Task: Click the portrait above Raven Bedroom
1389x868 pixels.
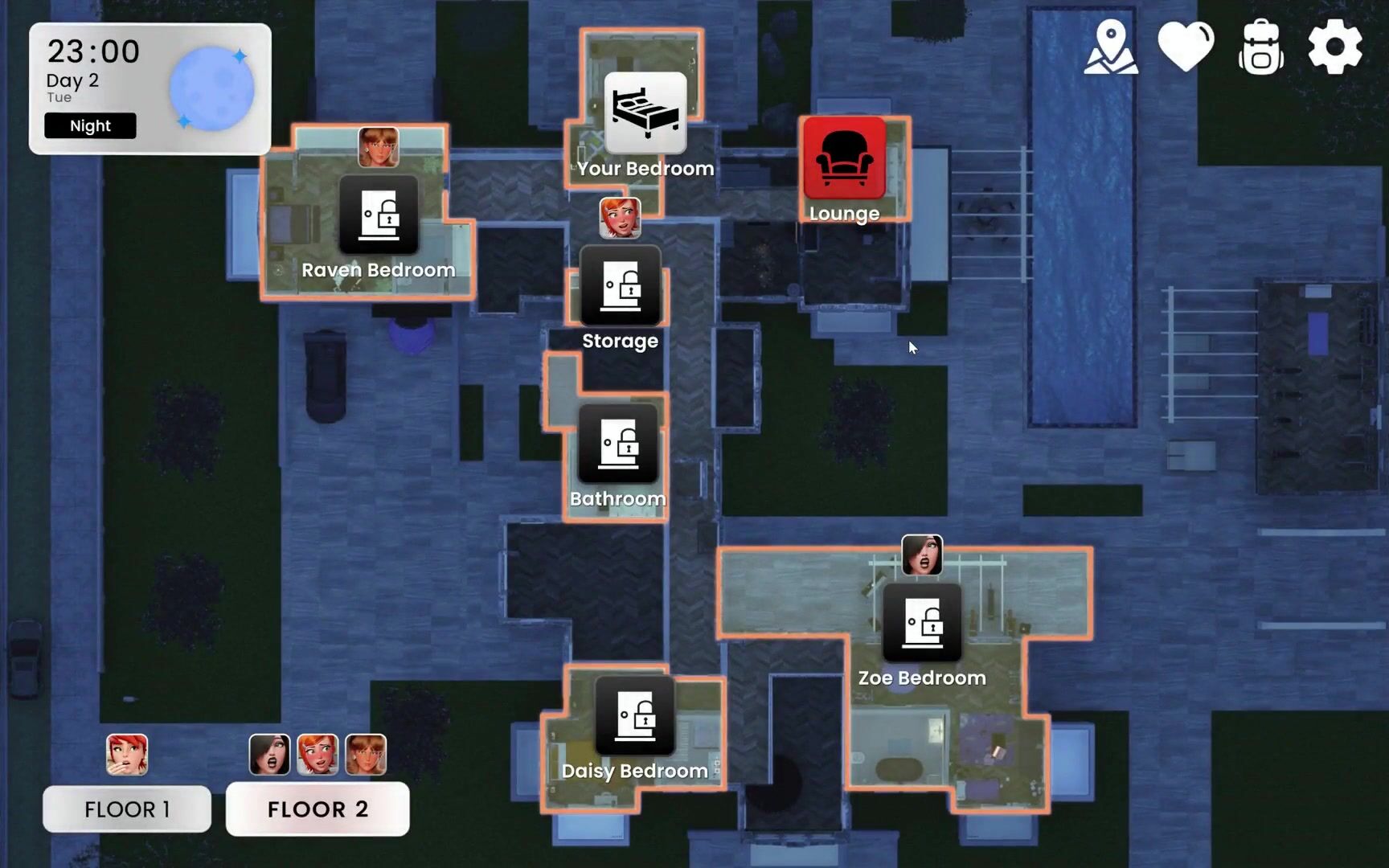Action: coord(379,147)
